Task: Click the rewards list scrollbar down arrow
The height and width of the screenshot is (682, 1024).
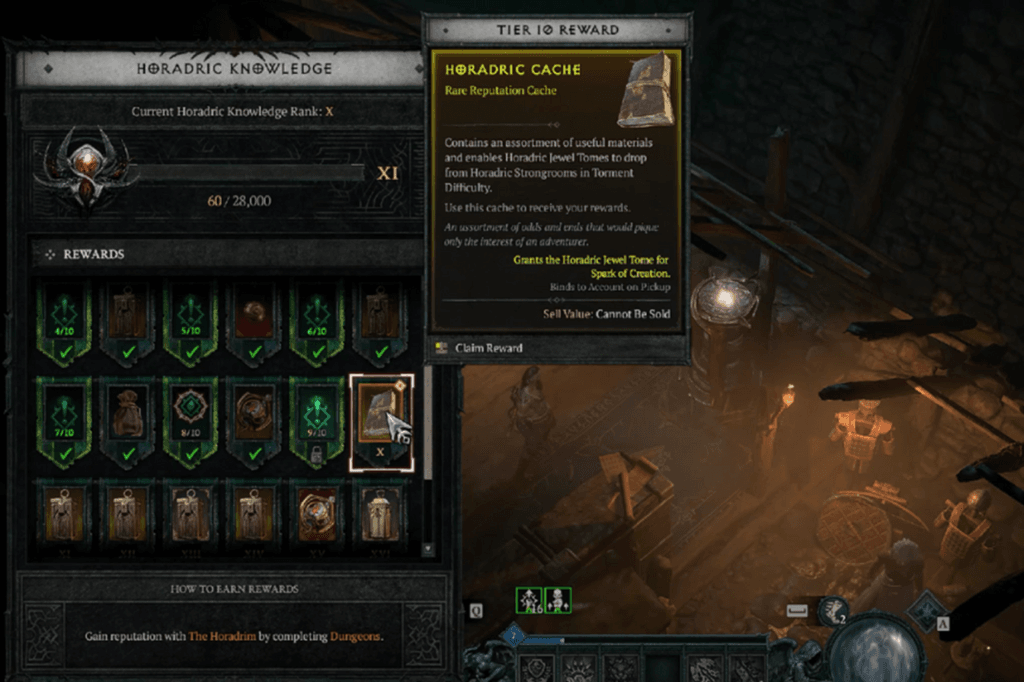Action: click(428, 549)
